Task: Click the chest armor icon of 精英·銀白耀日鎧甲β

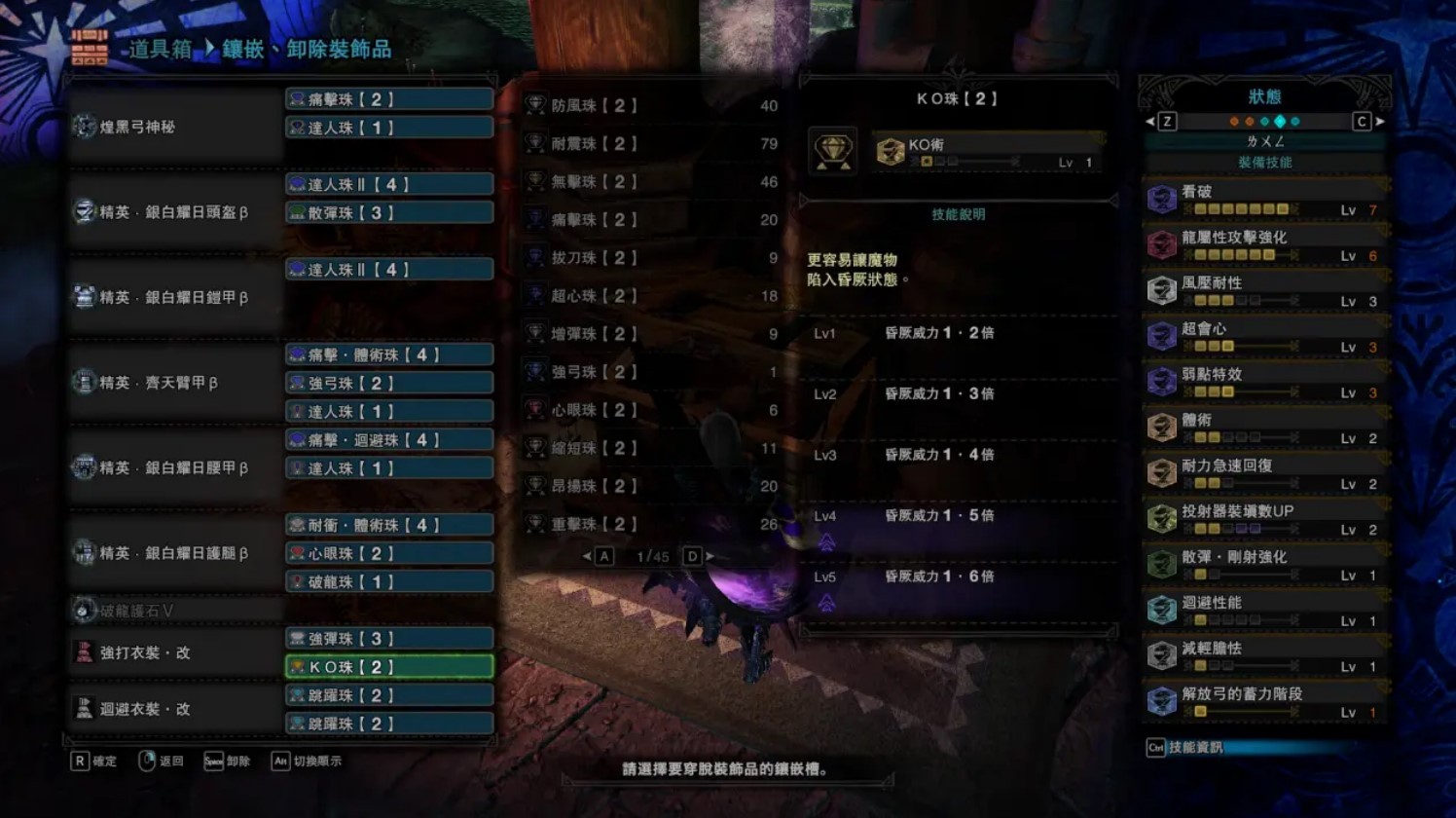Action: (86, 296)
